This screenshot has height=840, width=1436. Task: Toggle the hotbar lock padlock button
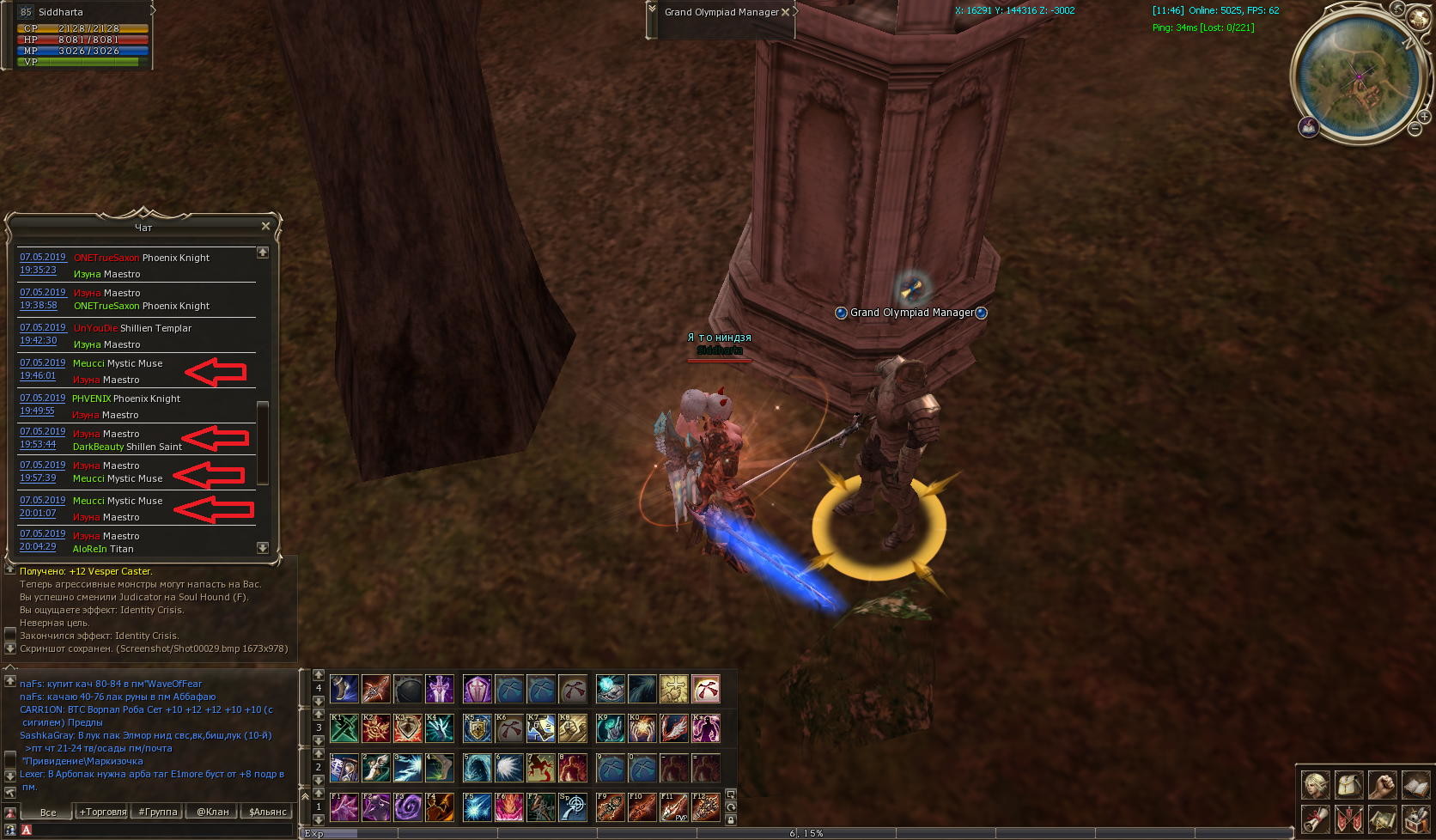coord(731,820)
